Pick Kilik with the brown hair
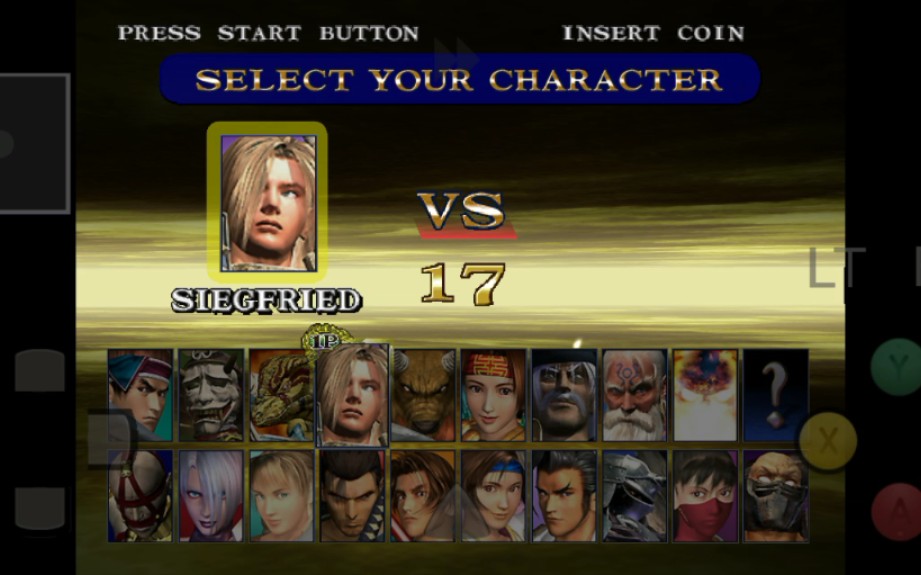This screenshot has width=921, height=575. click(x=423, y=496)
